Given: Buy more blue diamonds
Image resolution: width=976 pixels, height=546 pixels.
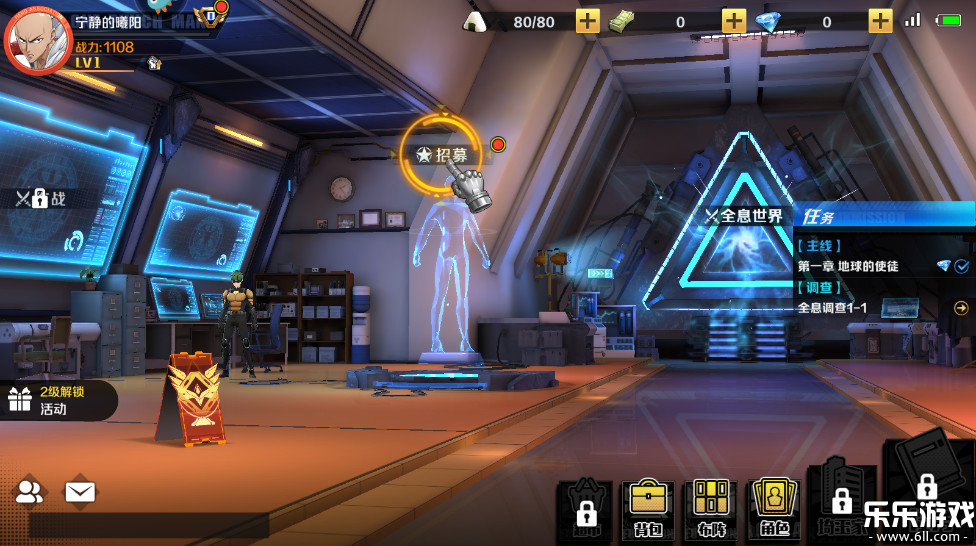Looking at the screenshot, I should [x=880, y=21].
